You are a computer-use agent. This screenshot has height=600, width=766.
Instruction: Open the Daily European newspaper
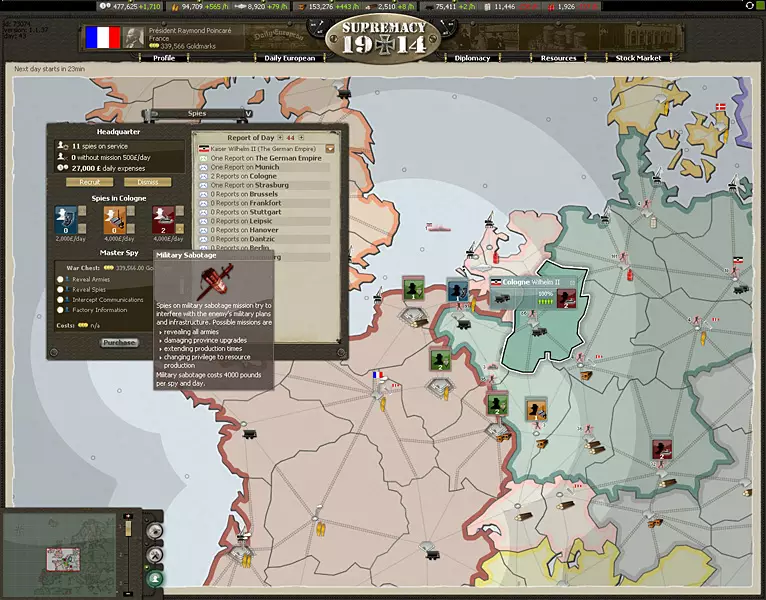290,58
